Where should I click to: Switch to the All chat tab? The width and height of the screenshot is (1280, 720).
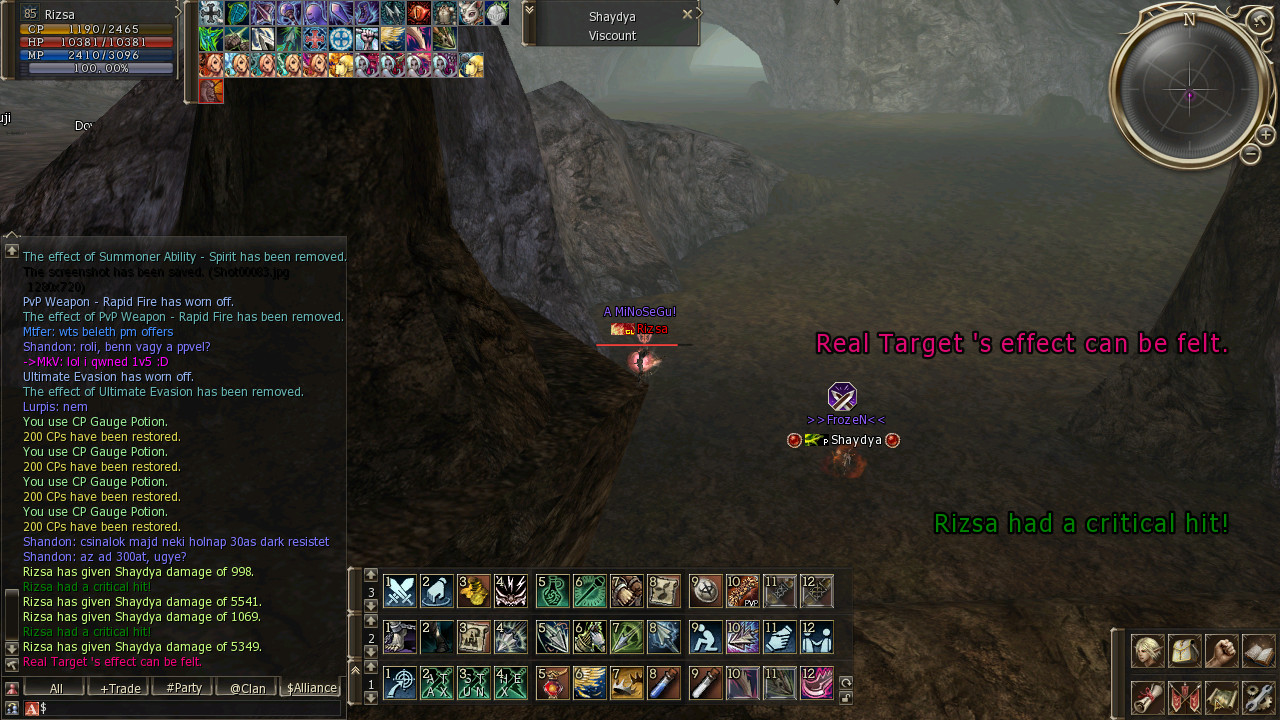tap(55, 688)
